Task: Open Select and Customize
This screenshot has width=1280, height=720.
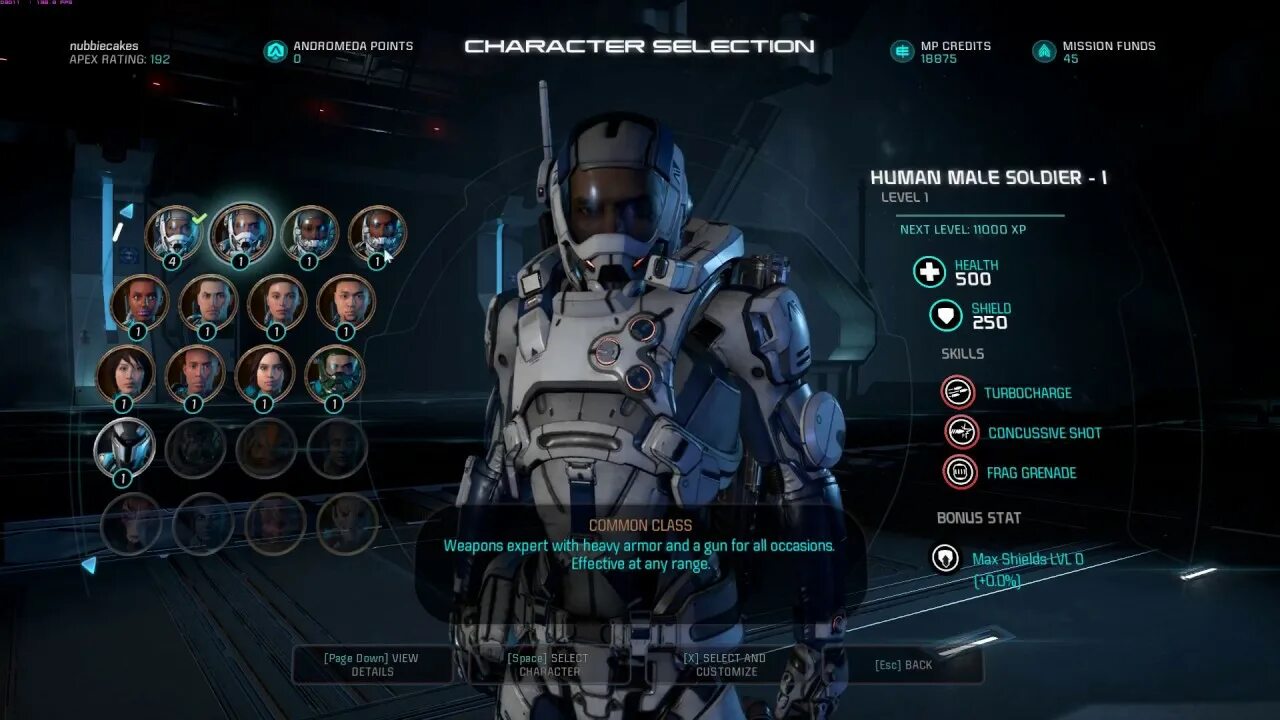Action: [725, 665]
